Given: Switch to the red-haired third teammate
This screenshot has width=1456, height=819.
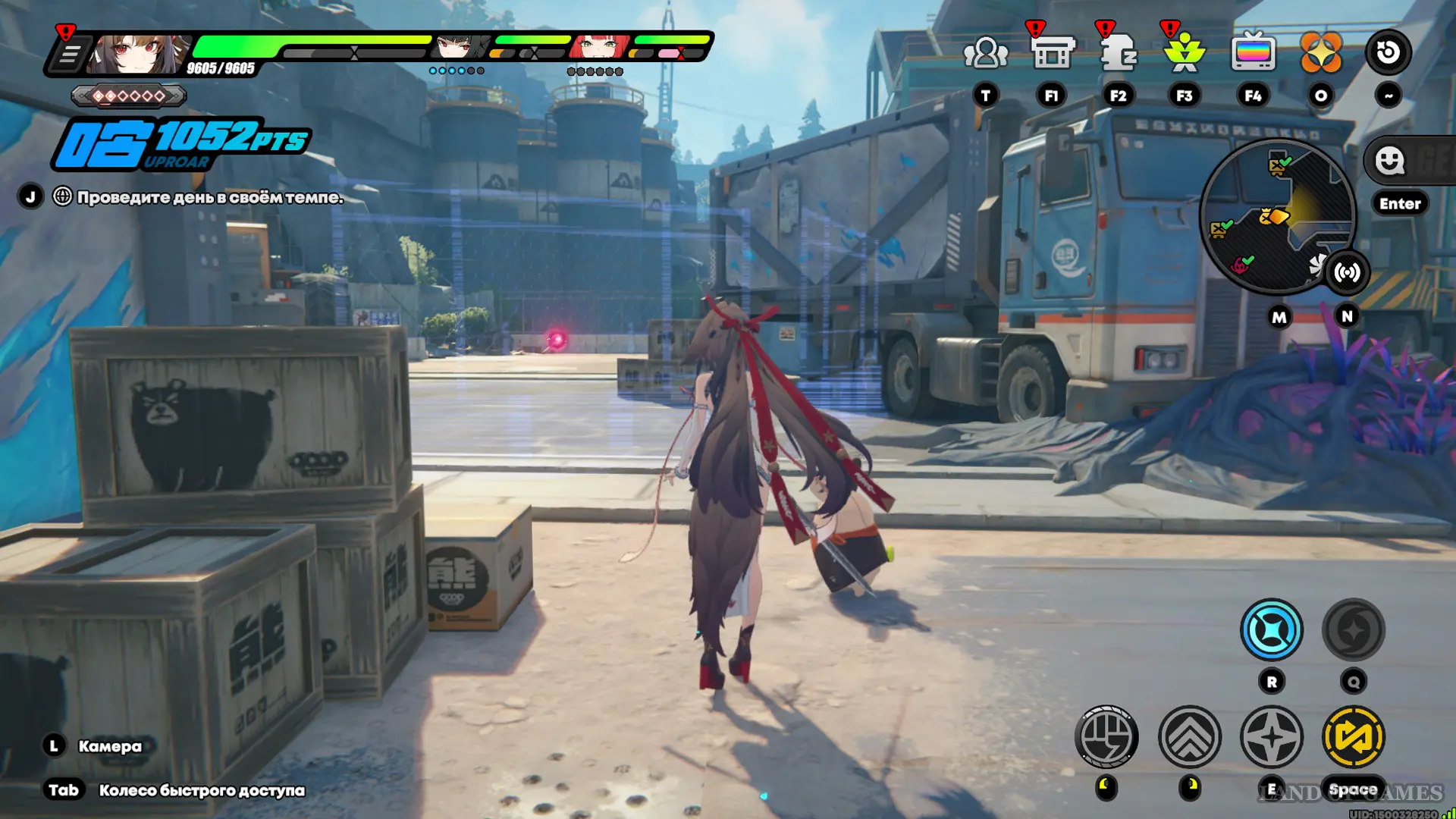Looking at the screenshot, I should click(x=599, y=47).
